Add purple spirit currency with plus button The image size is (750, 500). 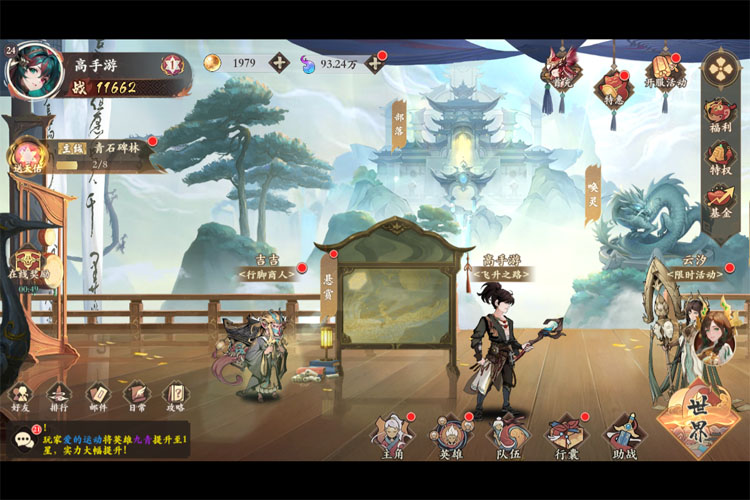coord(374,63)
